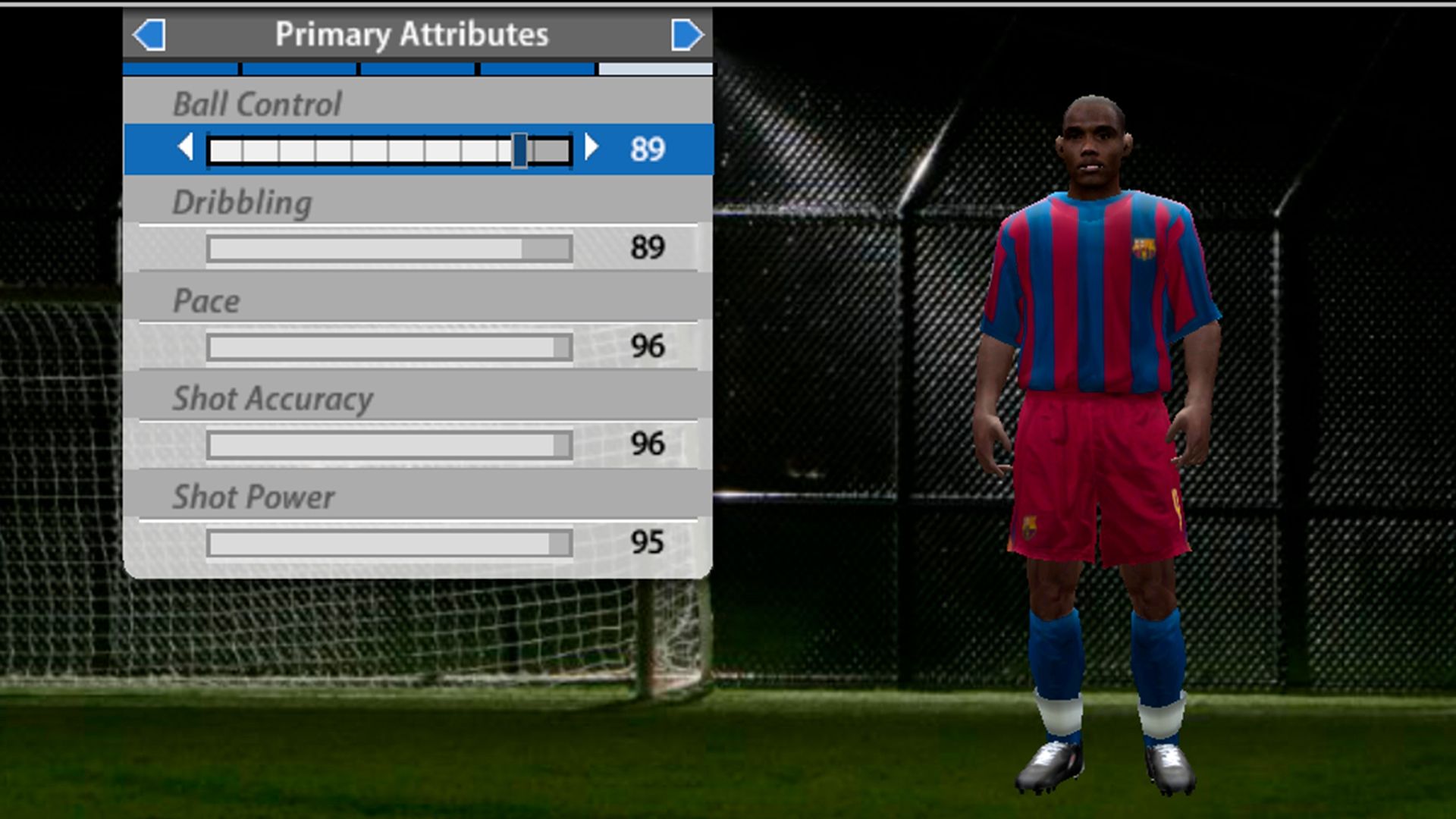
Task: Click the right arrow beside Primary Attributes title
Action: pos(686,33)
